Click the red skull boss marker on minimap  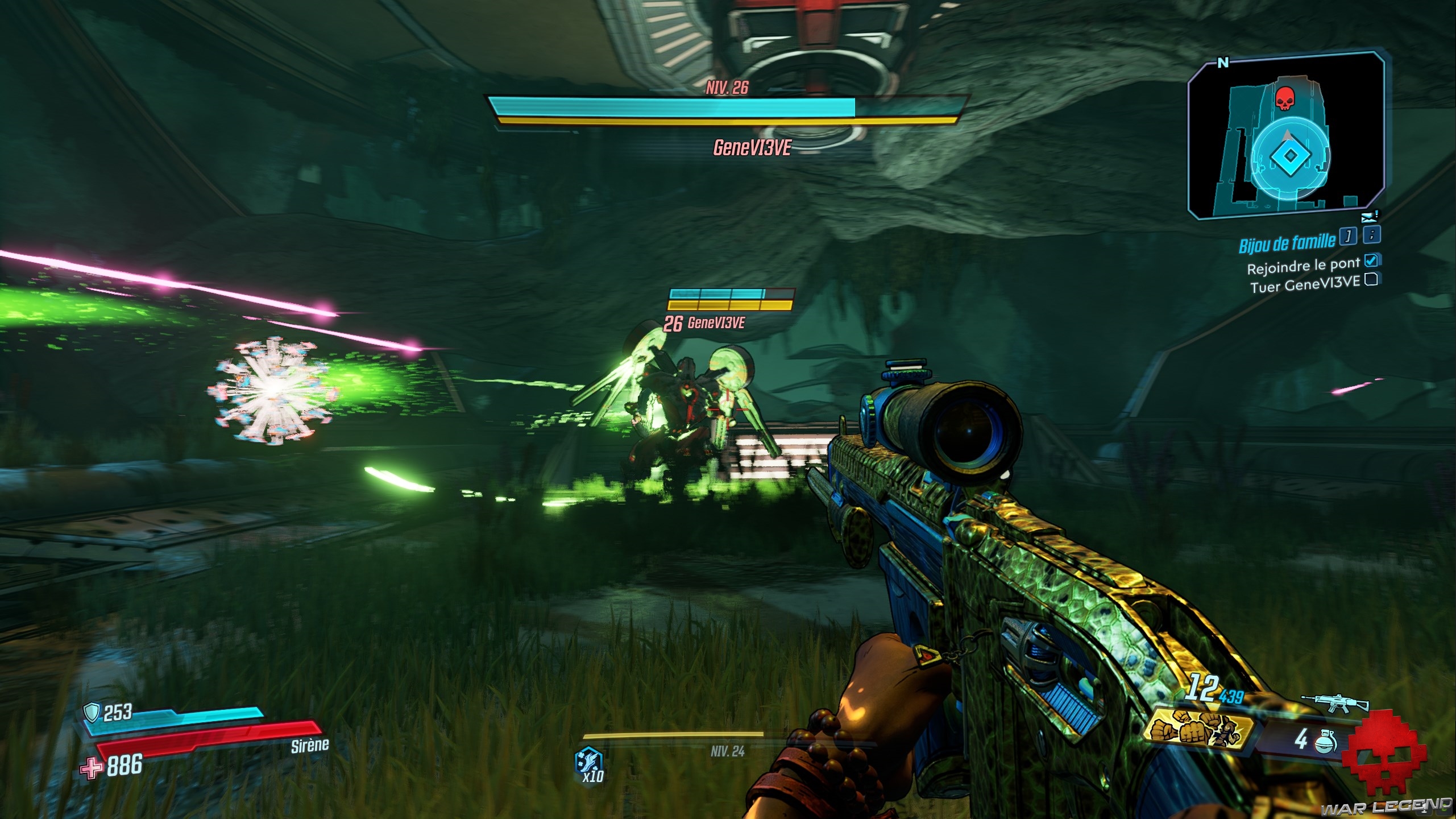[1283, 98]
